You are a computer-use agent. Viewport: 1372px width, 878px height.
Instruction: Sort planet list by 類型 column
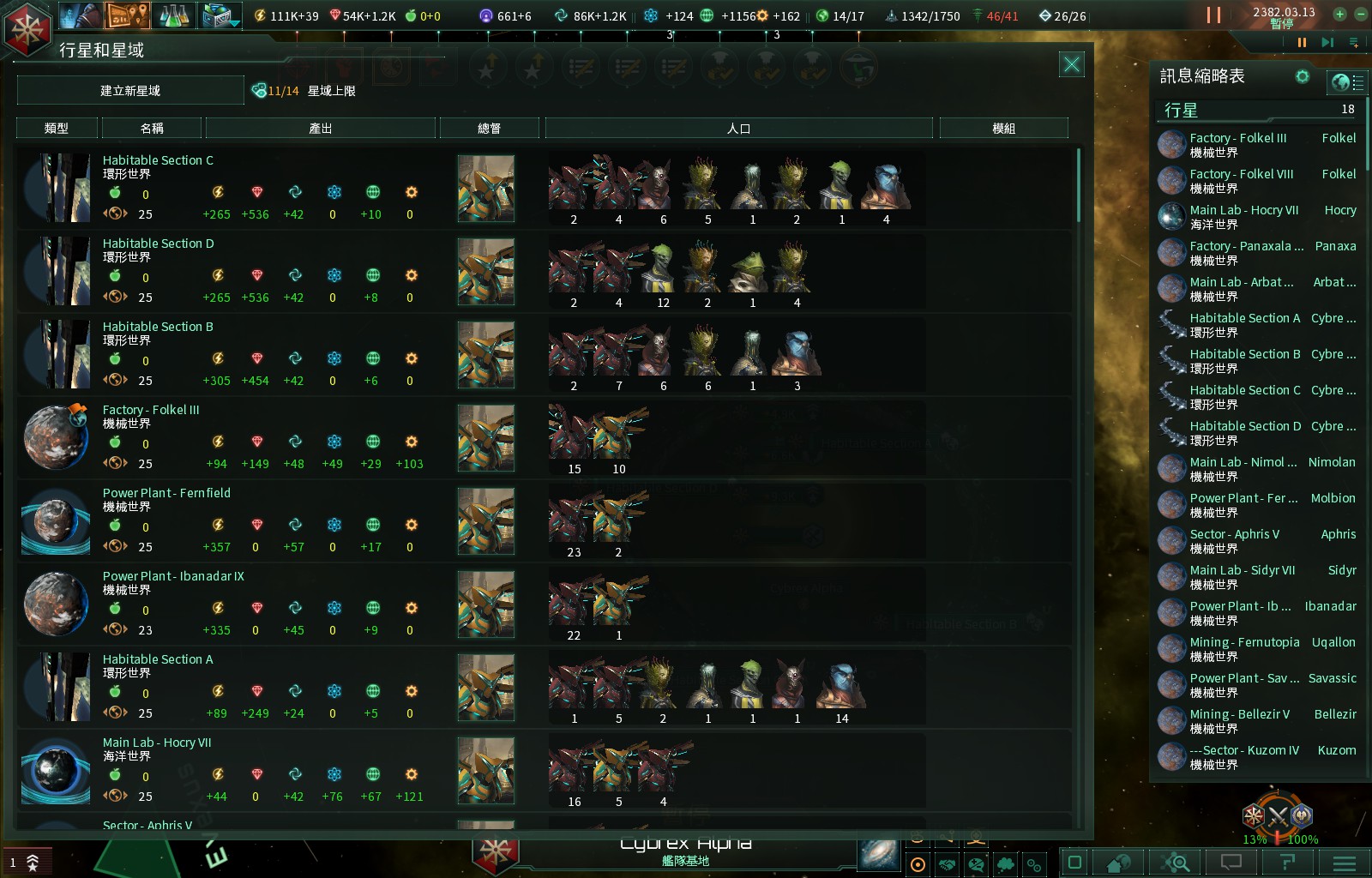click(57, 129)
